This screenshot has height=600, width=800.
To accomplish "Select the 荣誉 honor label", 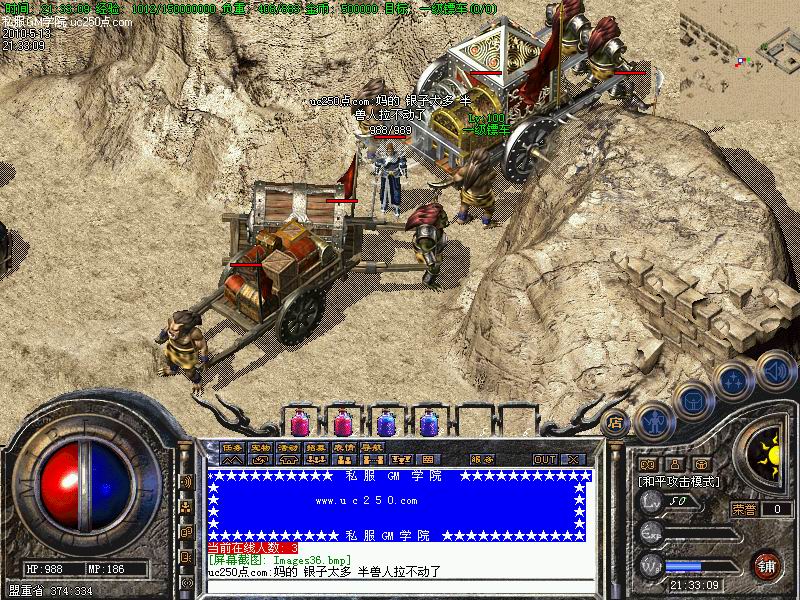I will pos(743,509).
